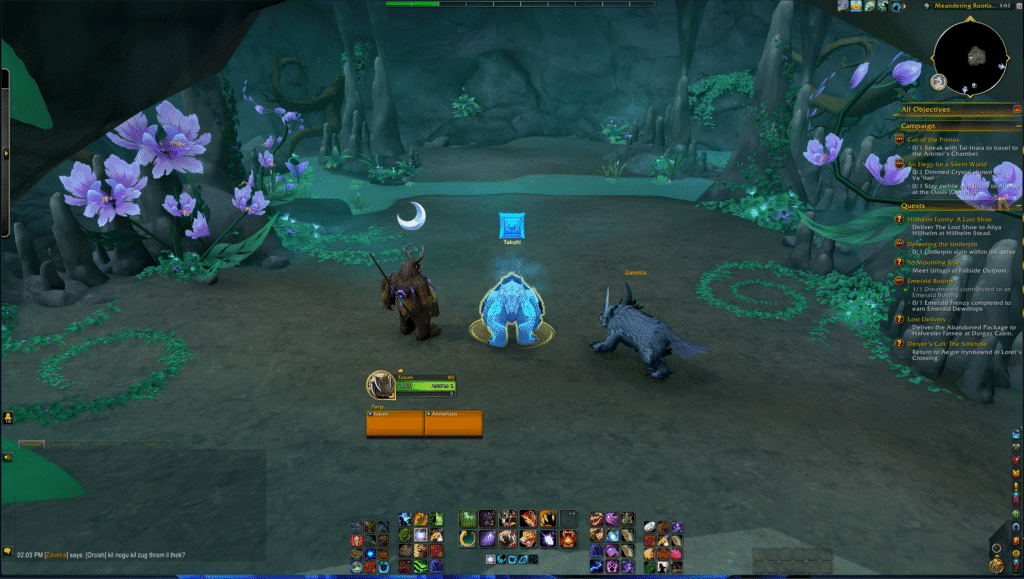Click the player portrait with tusked creature
1024x579 pixels.
(x=381, y=385)
